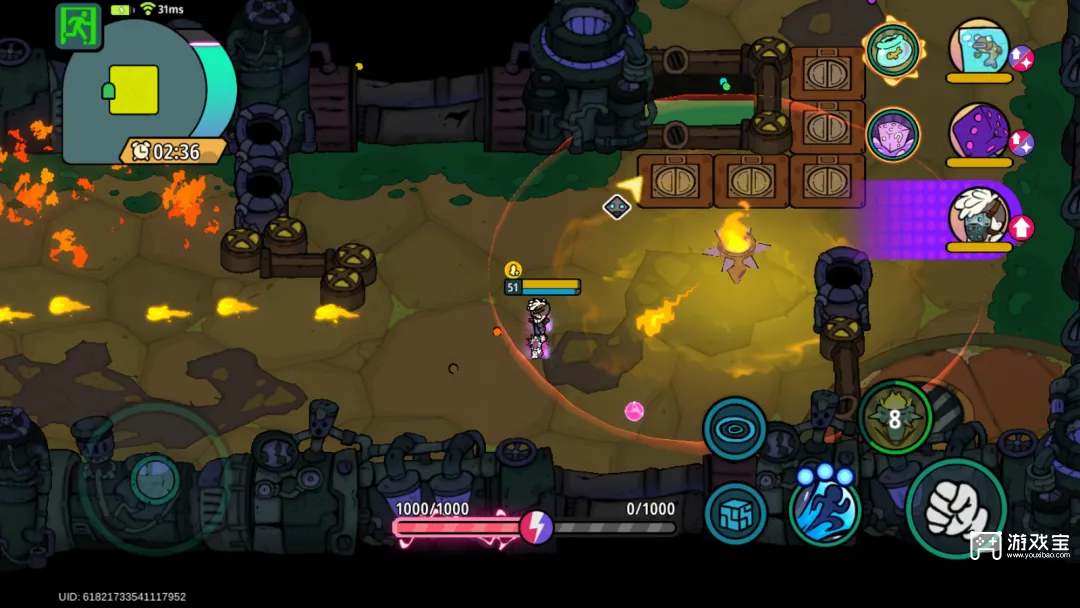Tap the red up-arrow beside masked character
This screenshot has height=608, width=1080.
[x=1021, y=228]
